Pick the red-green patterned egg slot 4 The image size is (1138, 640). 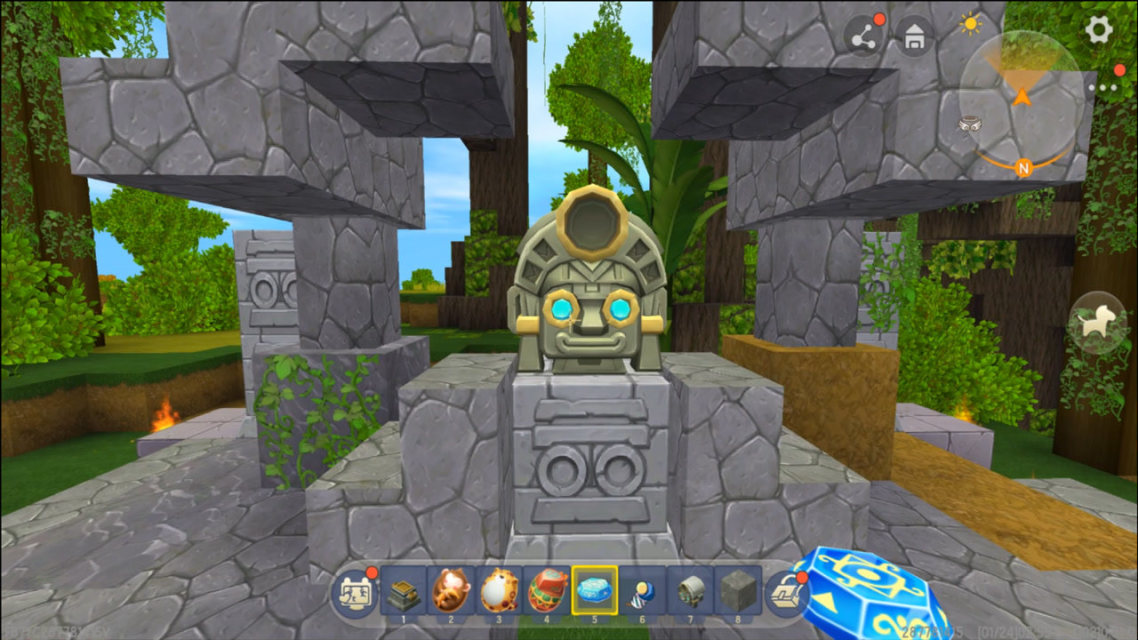[547, 589]
